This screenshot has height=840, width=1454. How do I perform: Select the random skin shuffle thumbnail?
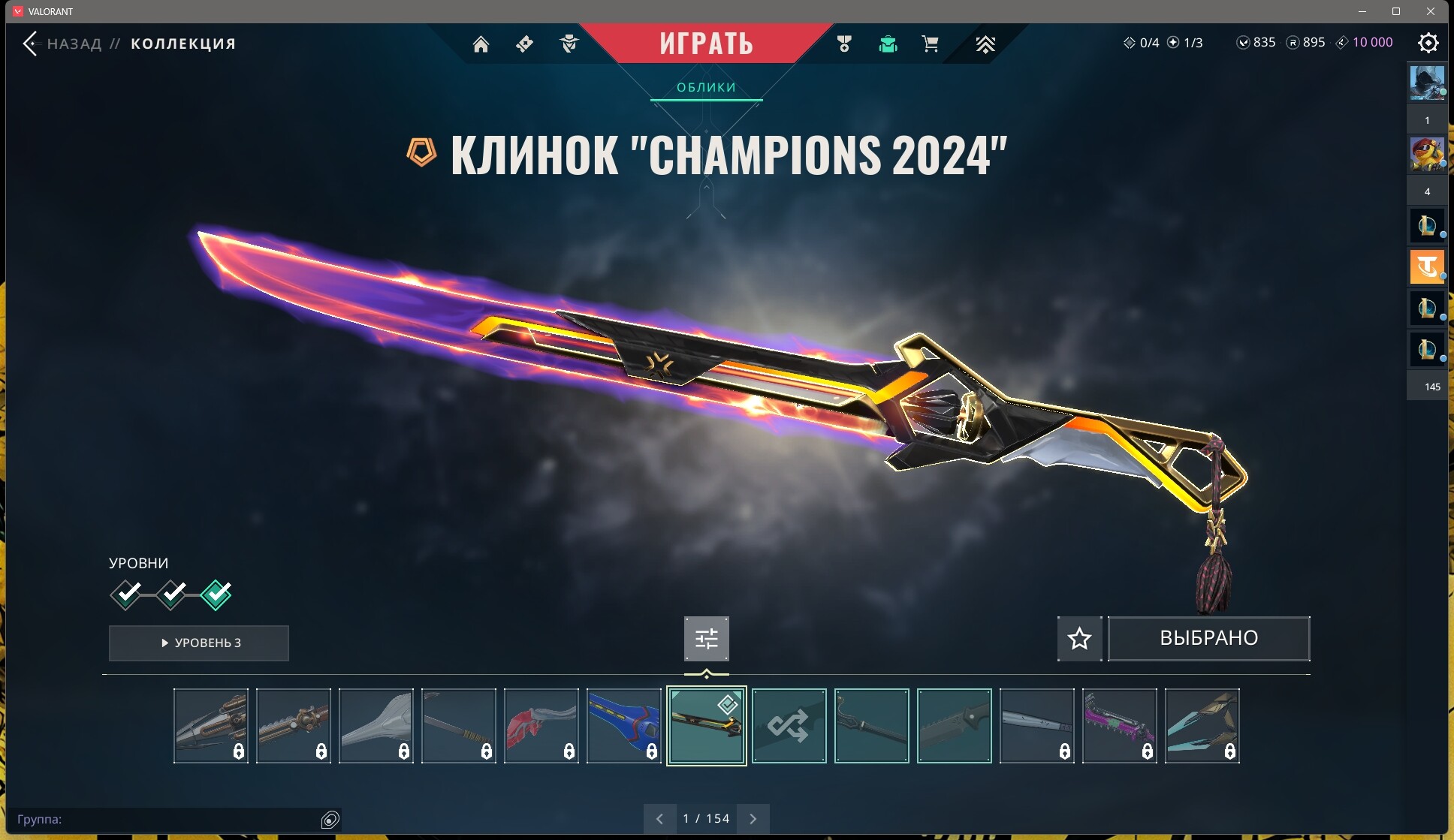pyautogui.click(x=789, y=726)
